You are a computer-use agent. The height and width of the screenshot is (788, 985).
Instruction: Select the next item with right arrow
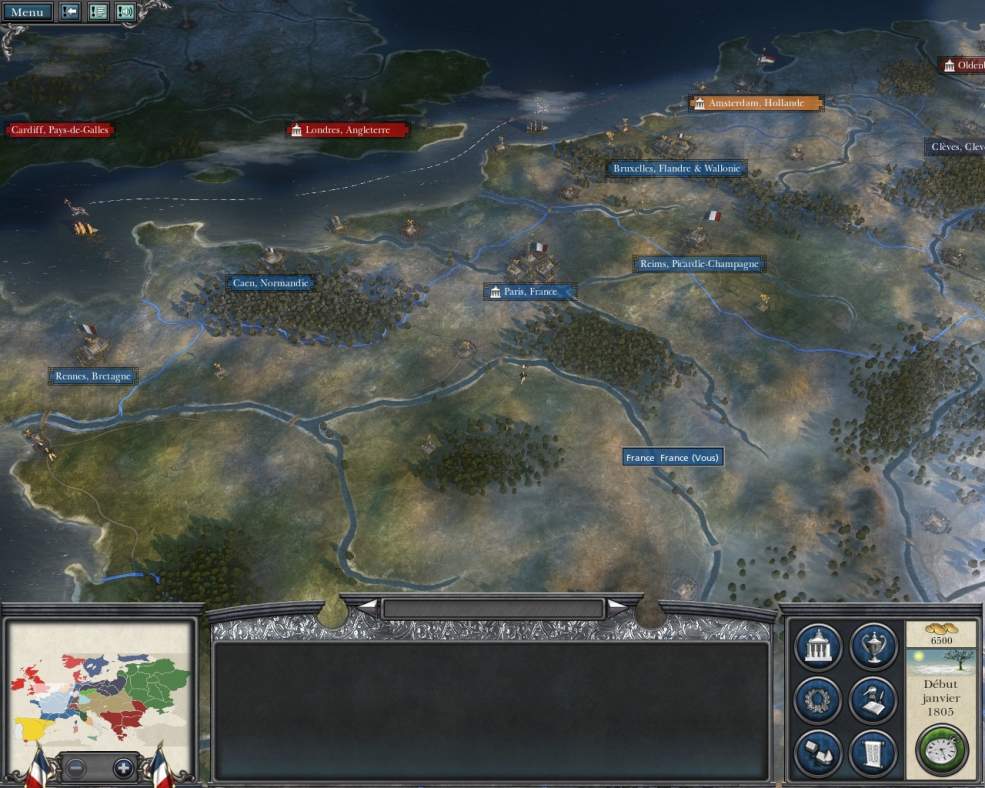(x=619, y=607)
